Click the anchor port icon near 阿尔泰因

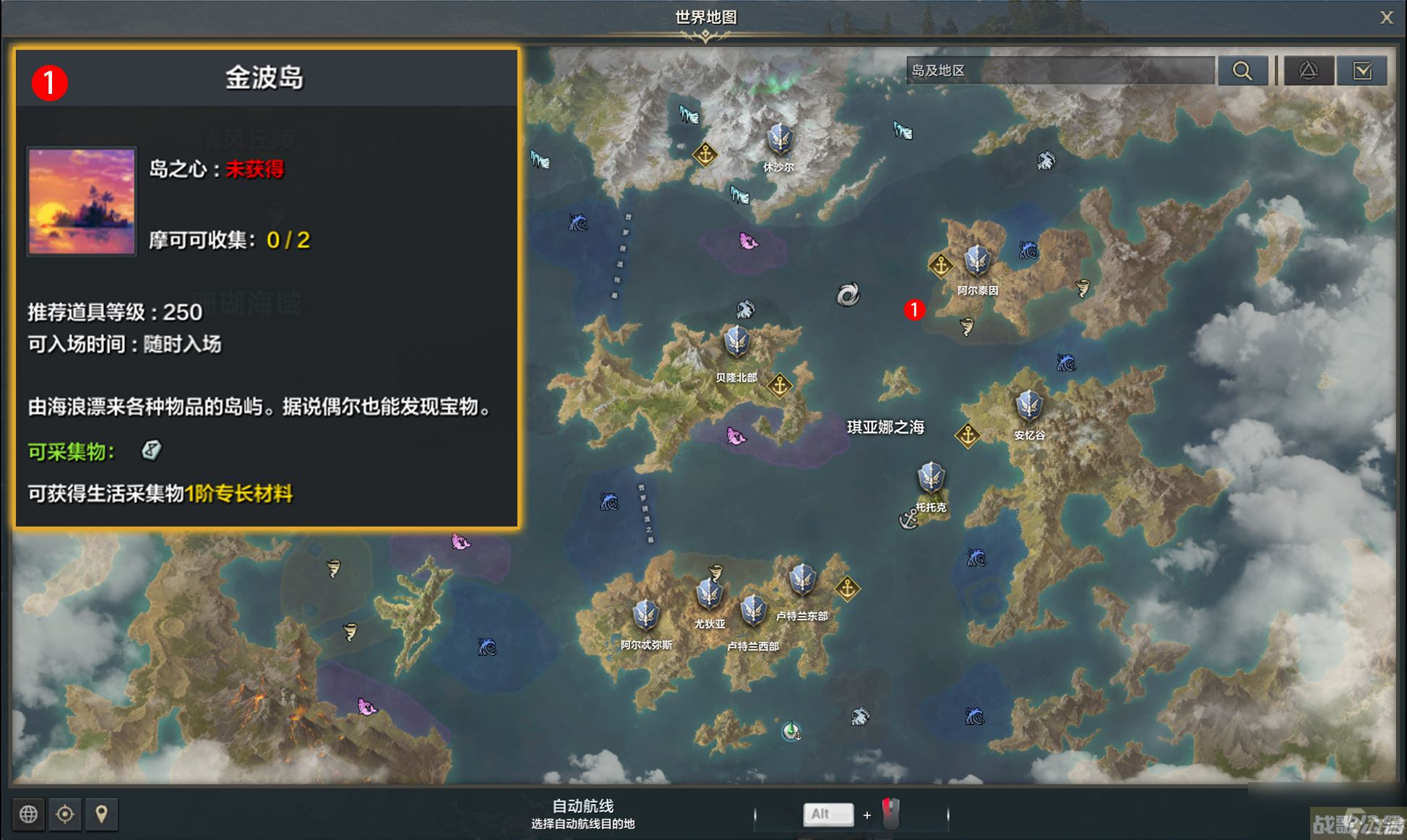(x=941, y=265)
